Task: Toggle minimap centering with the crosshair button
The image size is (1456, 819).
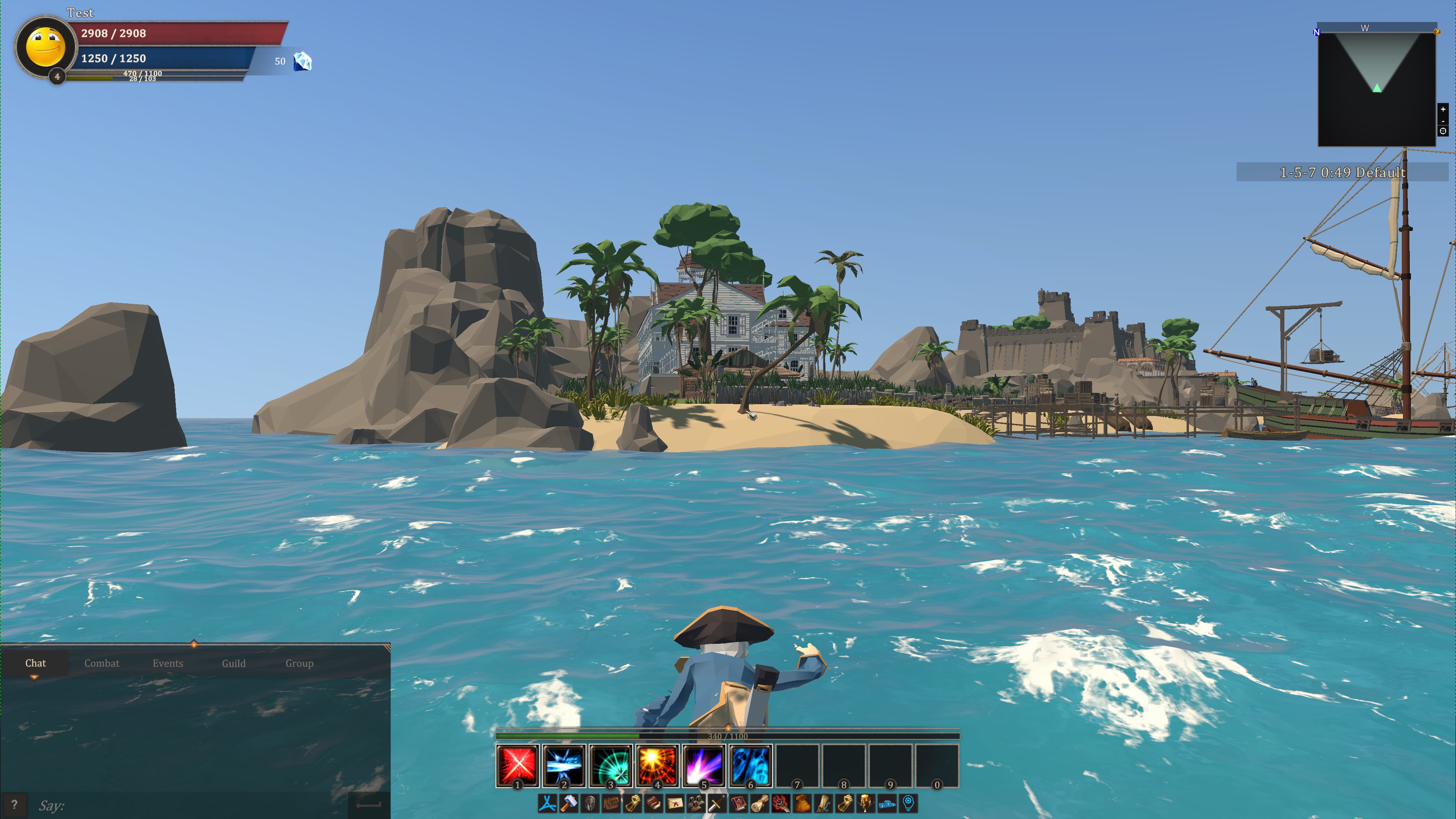Action: coord(1443,131)
